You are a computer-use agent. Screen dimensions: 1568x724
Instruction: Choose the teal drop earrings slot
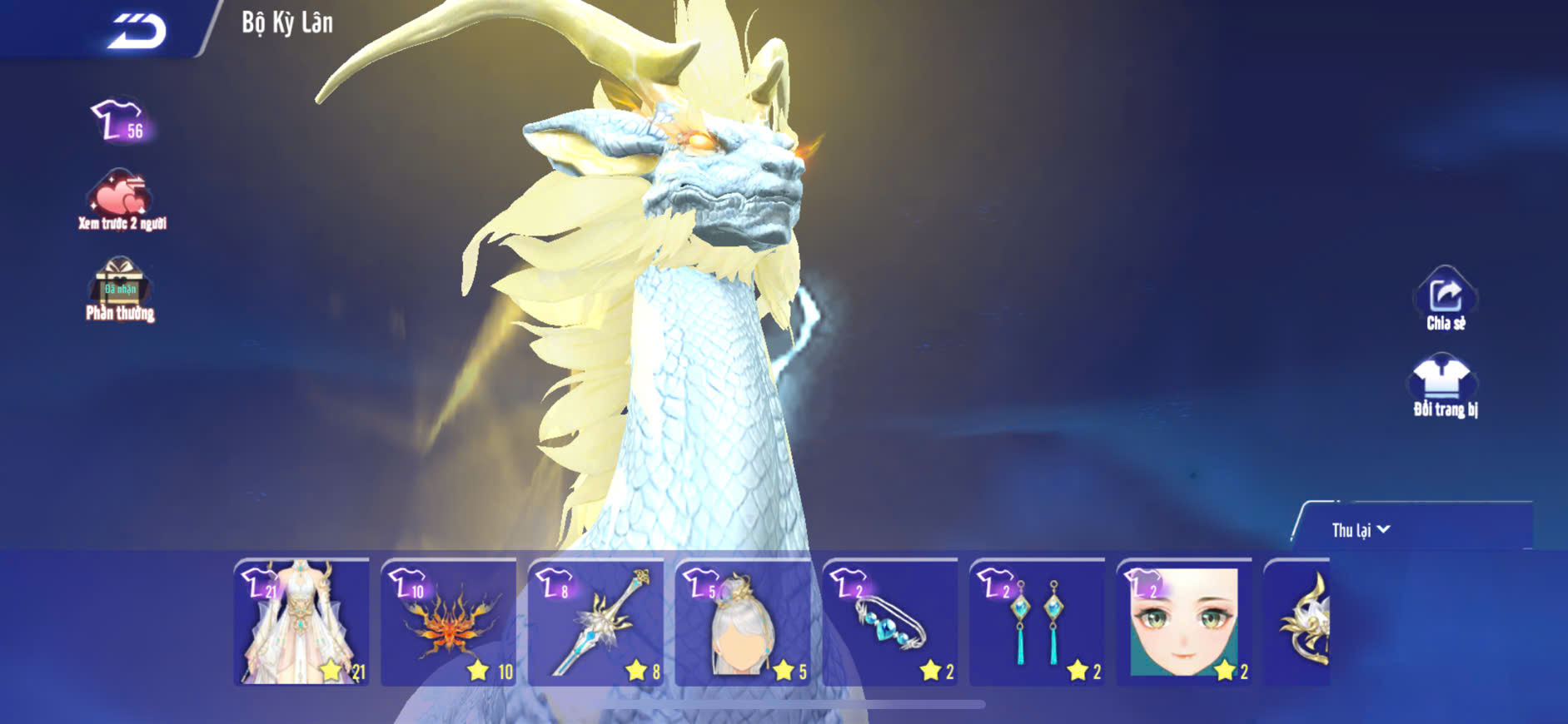1038,622
